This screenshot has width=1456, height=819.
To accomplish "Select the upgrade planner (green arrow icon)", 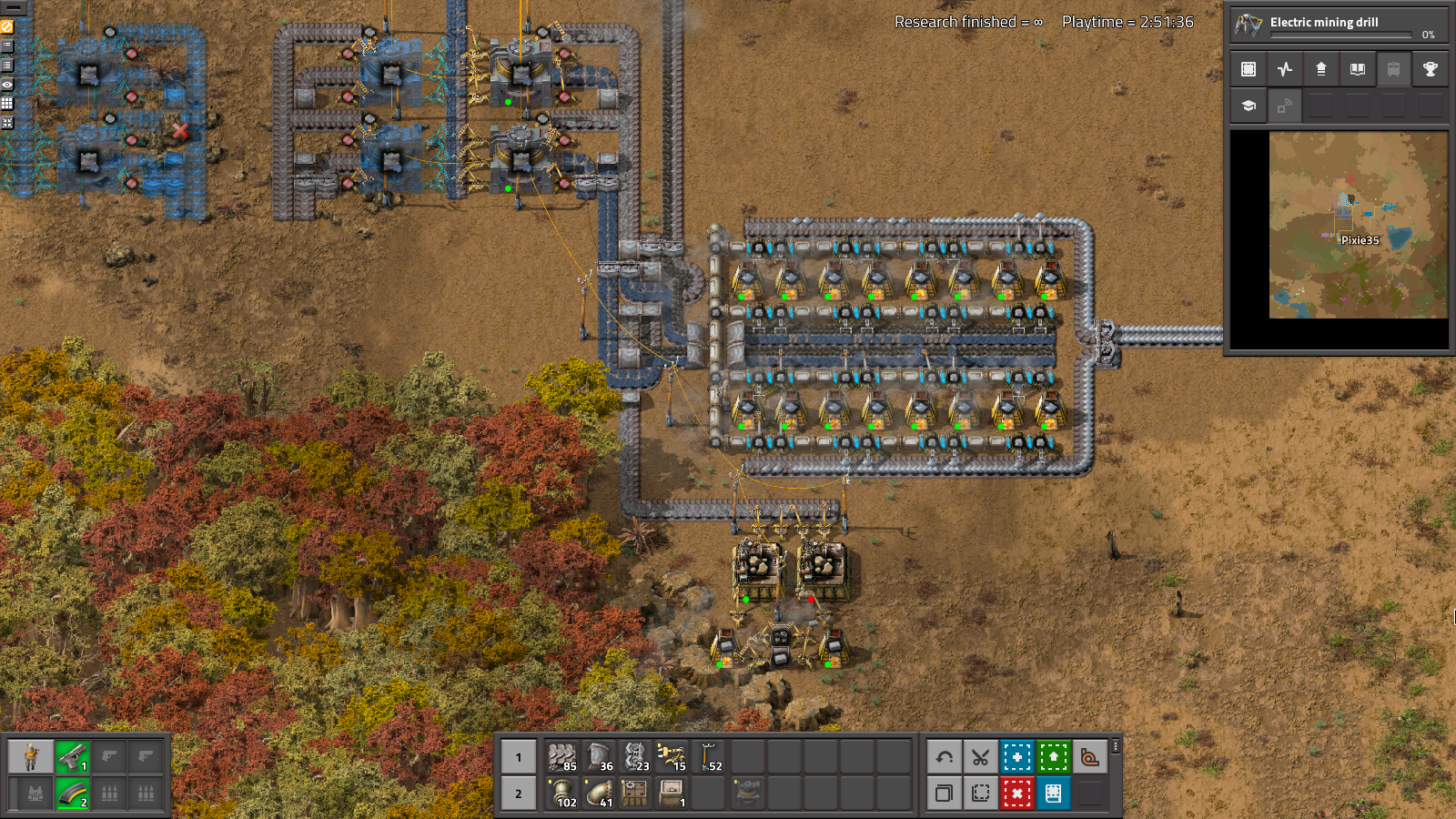I will [1054, 755].
